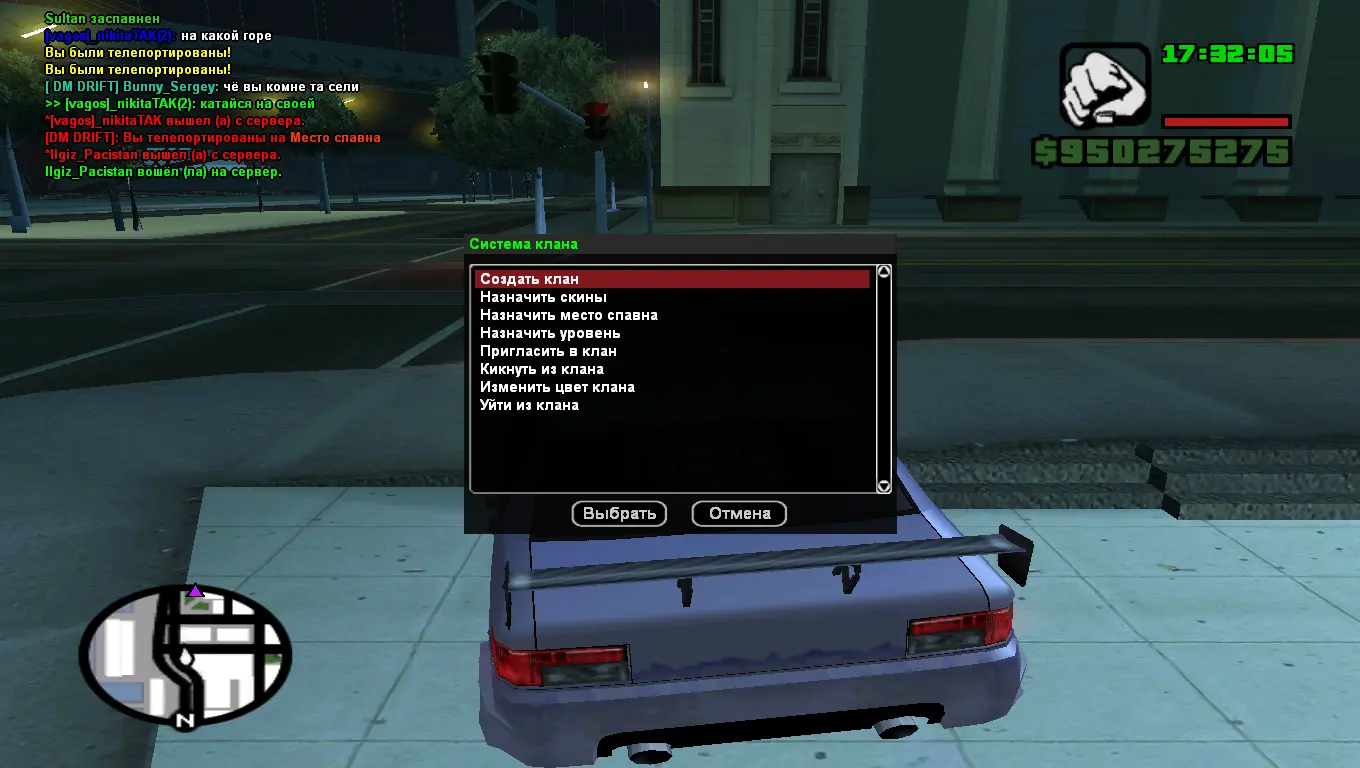Screen dimensions: 1360x768
Task: Click the fist weapon icon
Action: [1105, 88]
